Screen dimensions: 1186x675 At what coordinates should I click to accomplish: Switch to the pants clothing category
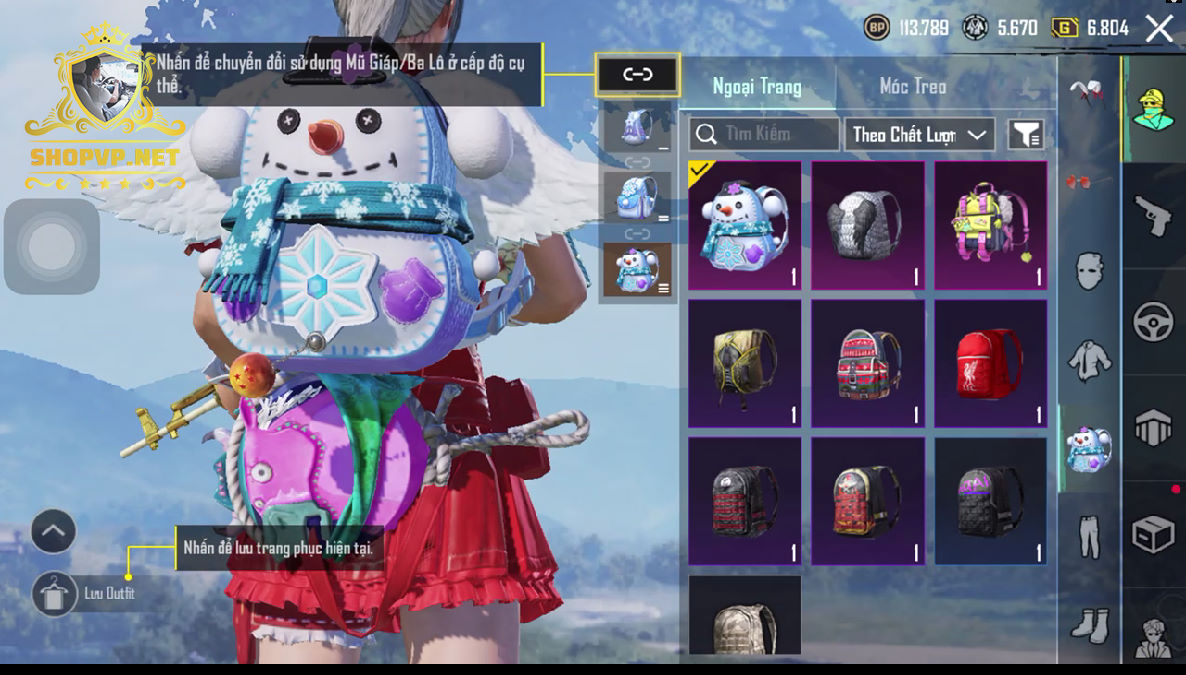1089,535
